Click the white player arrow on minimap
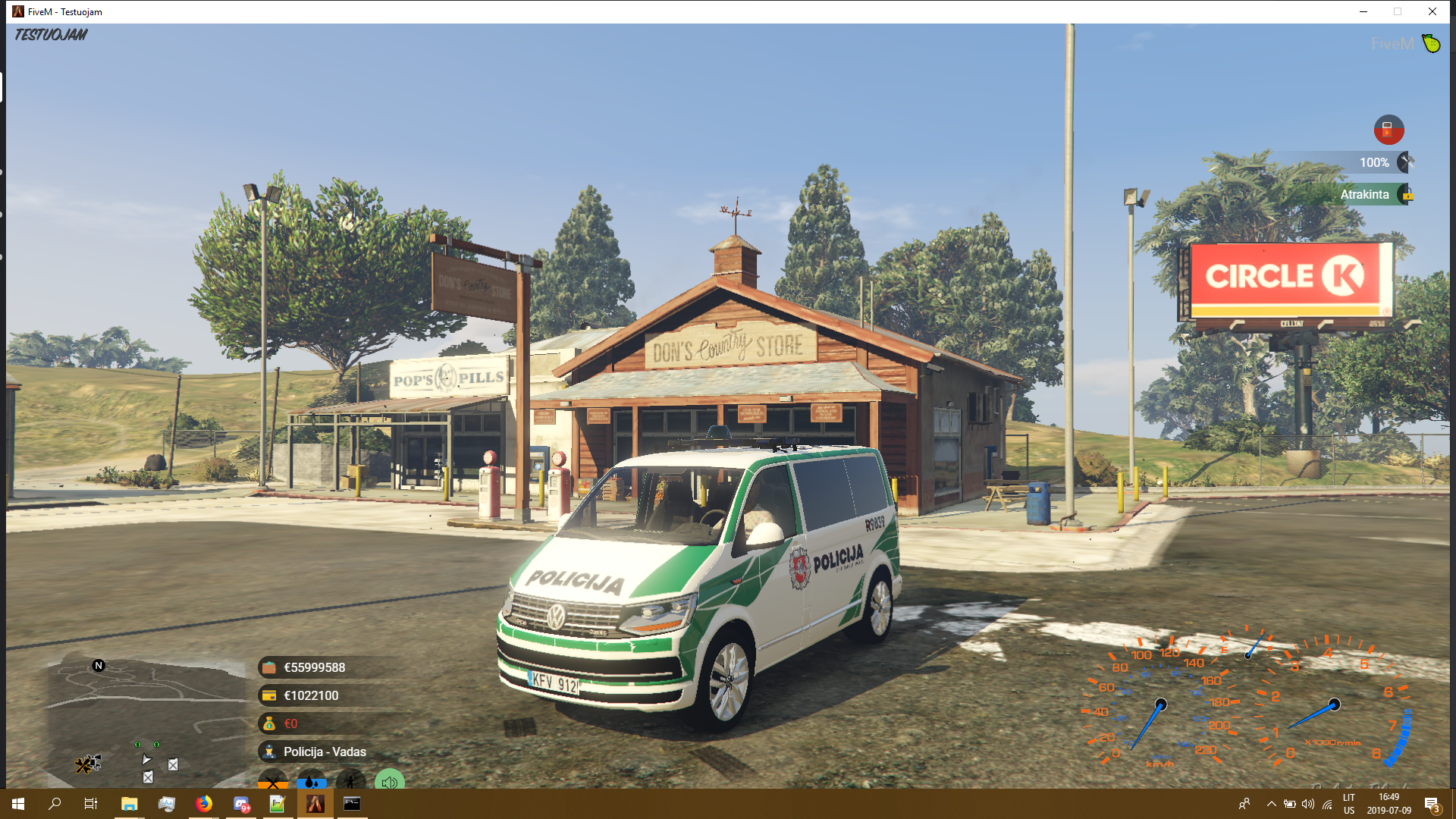The height and width of the screenshot is (819, 1456). click(x=146, y=759)
